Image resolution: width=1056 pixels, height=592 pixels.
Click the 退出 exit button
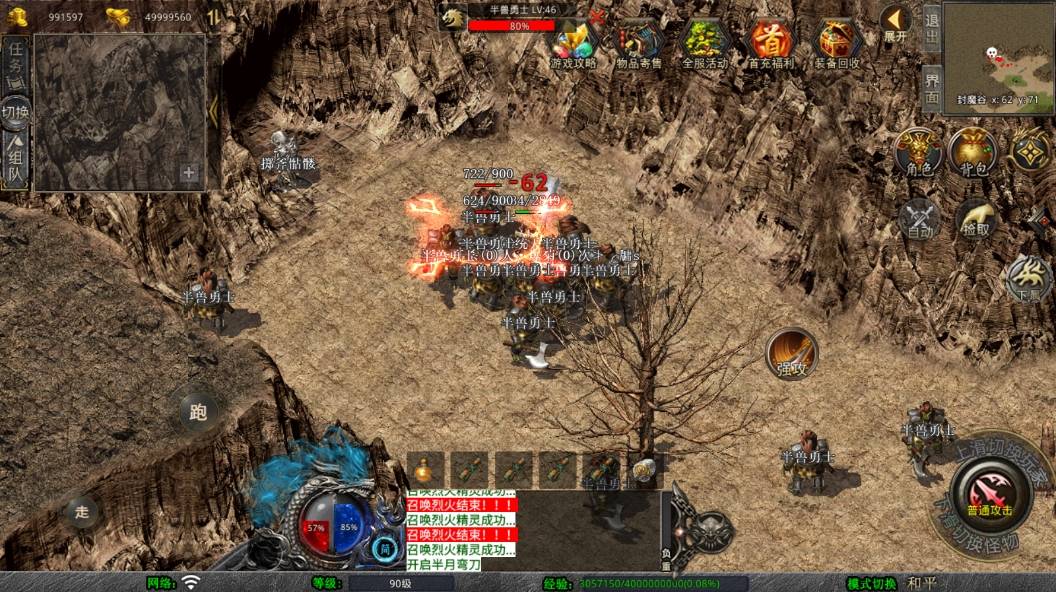[931, 28]
